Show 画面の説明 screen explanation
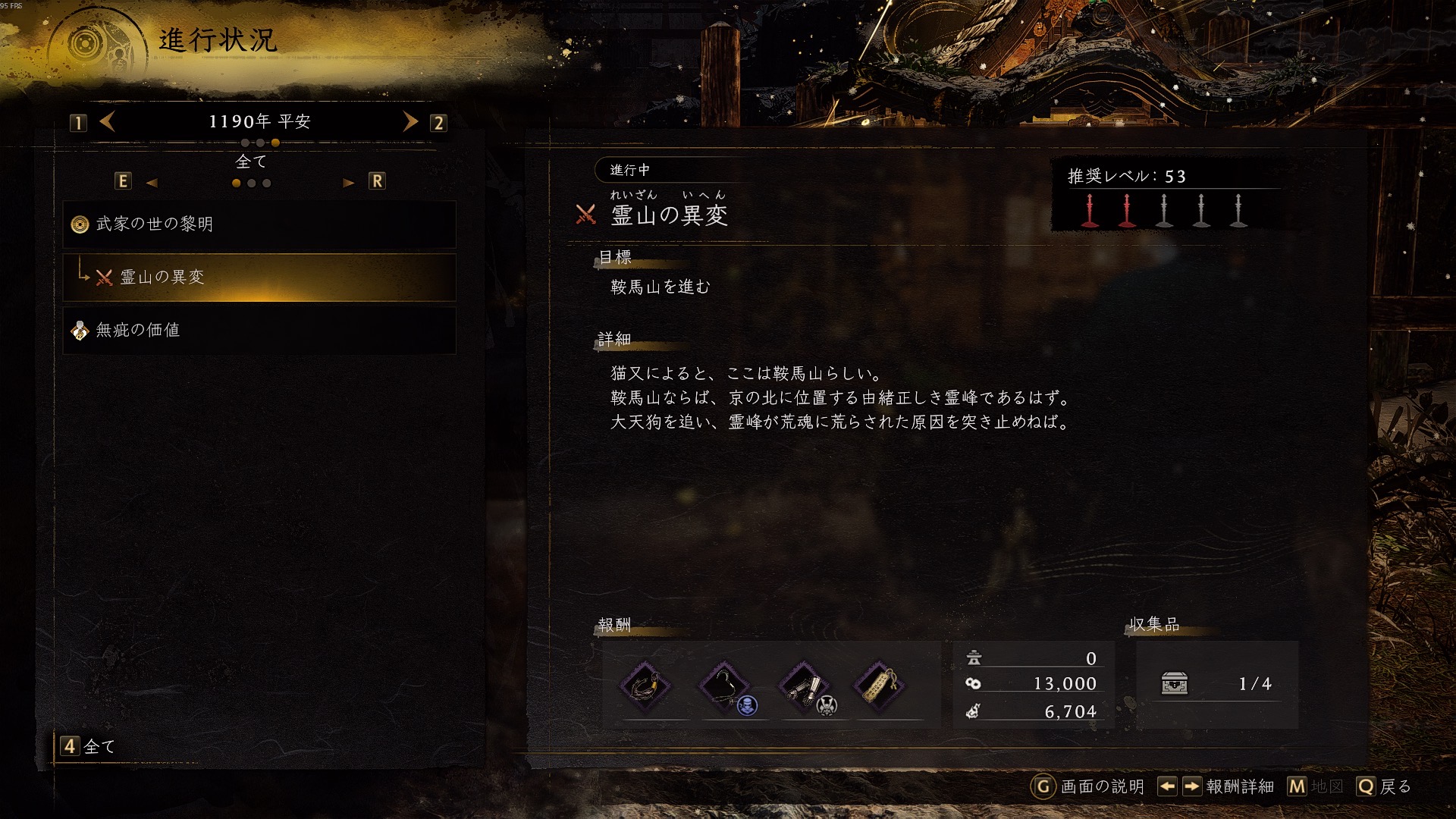 point(1088,786)
